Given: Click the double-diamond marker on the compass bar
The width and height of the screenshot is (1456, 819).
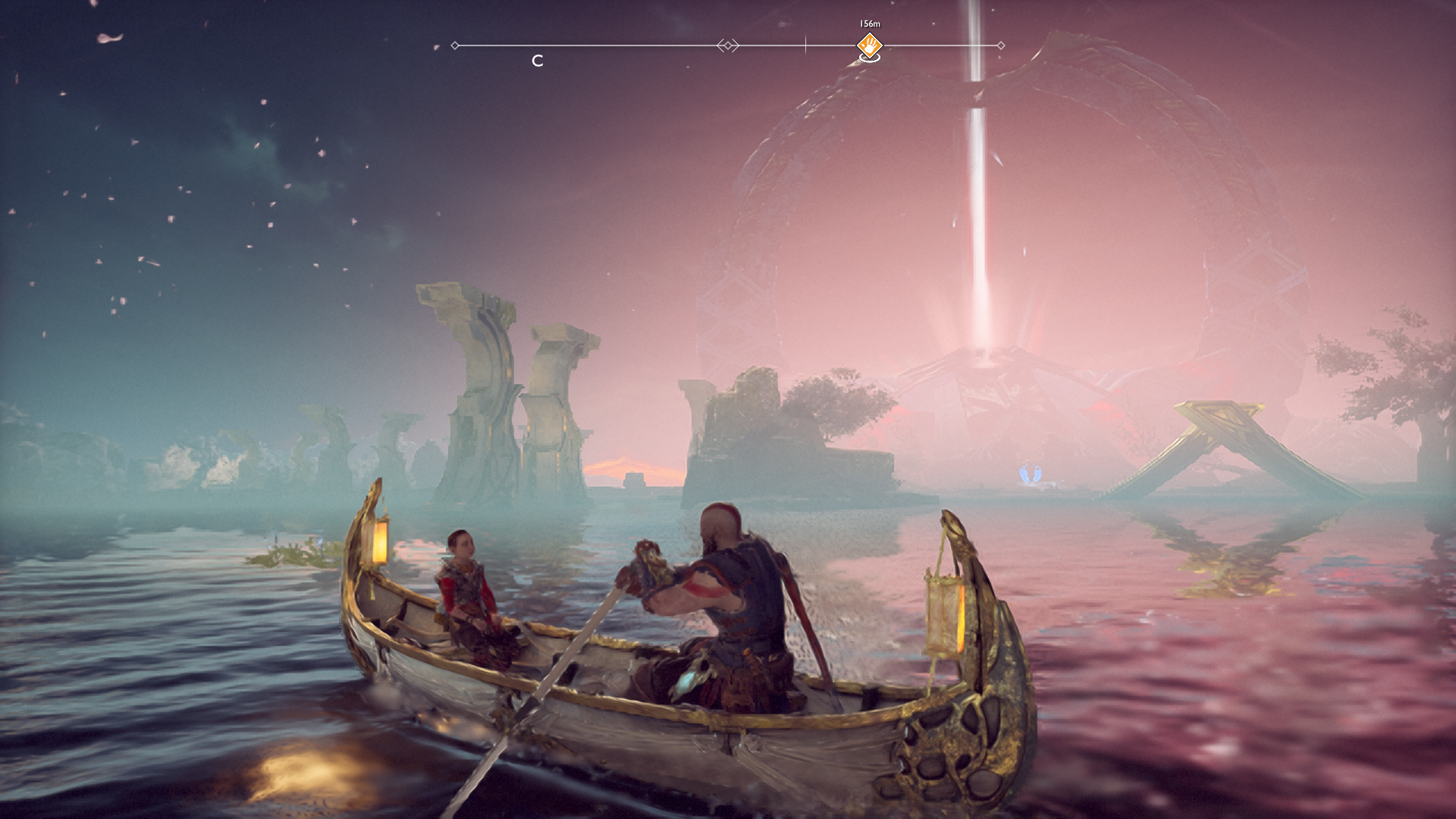Looking at the screenshot, I should click(x=728, y=45).
